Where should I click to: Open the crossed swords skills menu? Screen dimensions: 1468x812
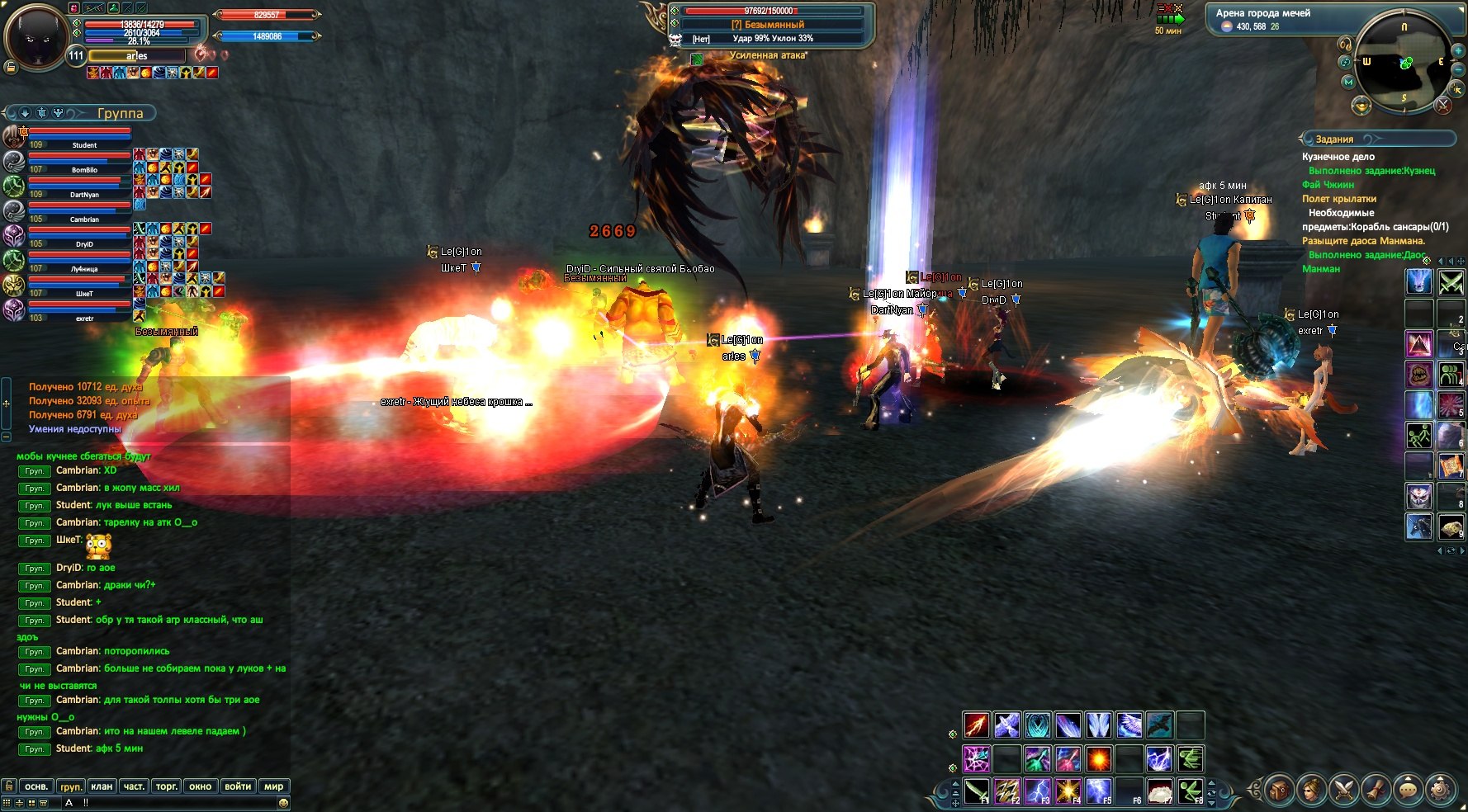coord(1343,791)
